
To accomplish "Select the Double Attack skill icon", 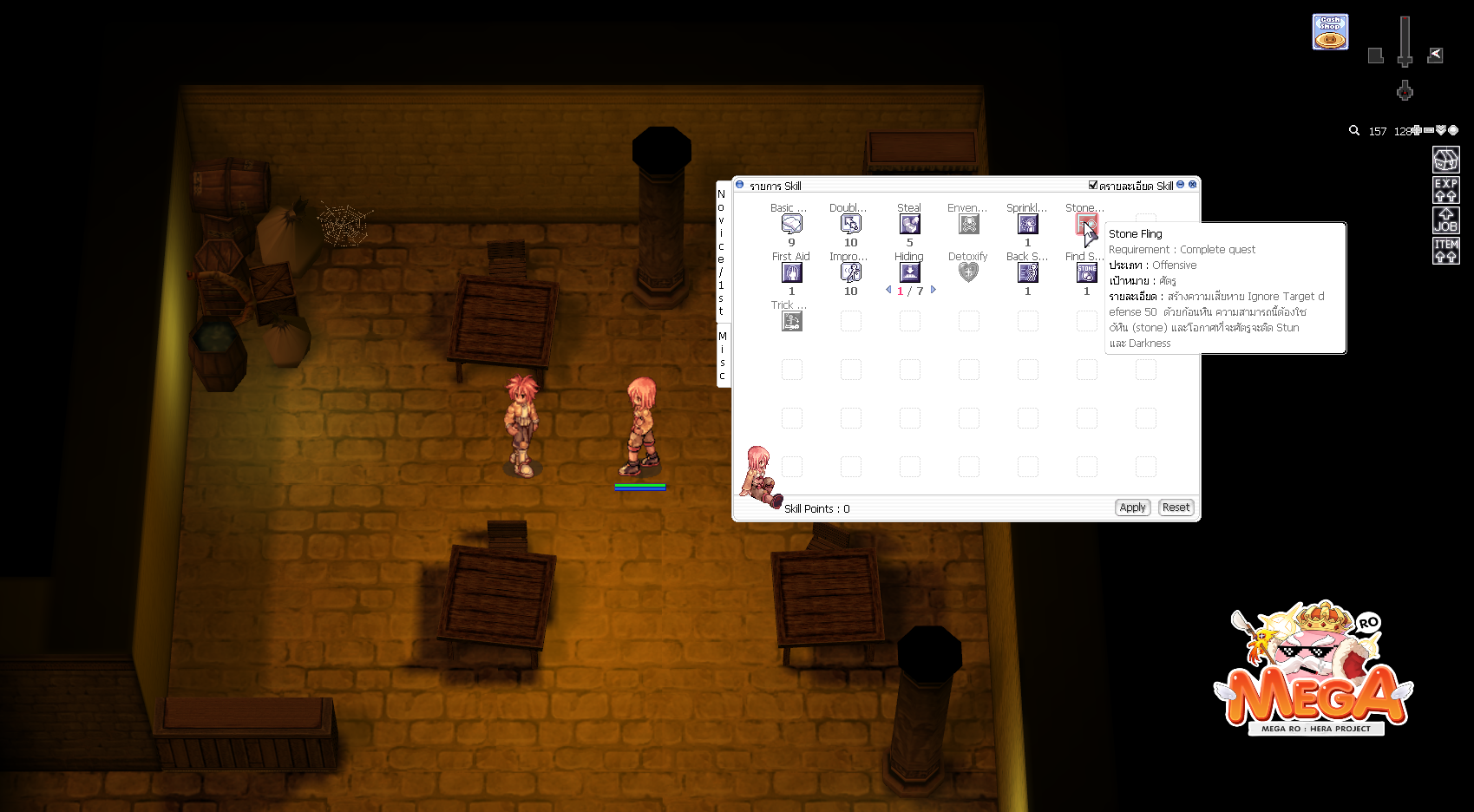I will pos(850,224).
